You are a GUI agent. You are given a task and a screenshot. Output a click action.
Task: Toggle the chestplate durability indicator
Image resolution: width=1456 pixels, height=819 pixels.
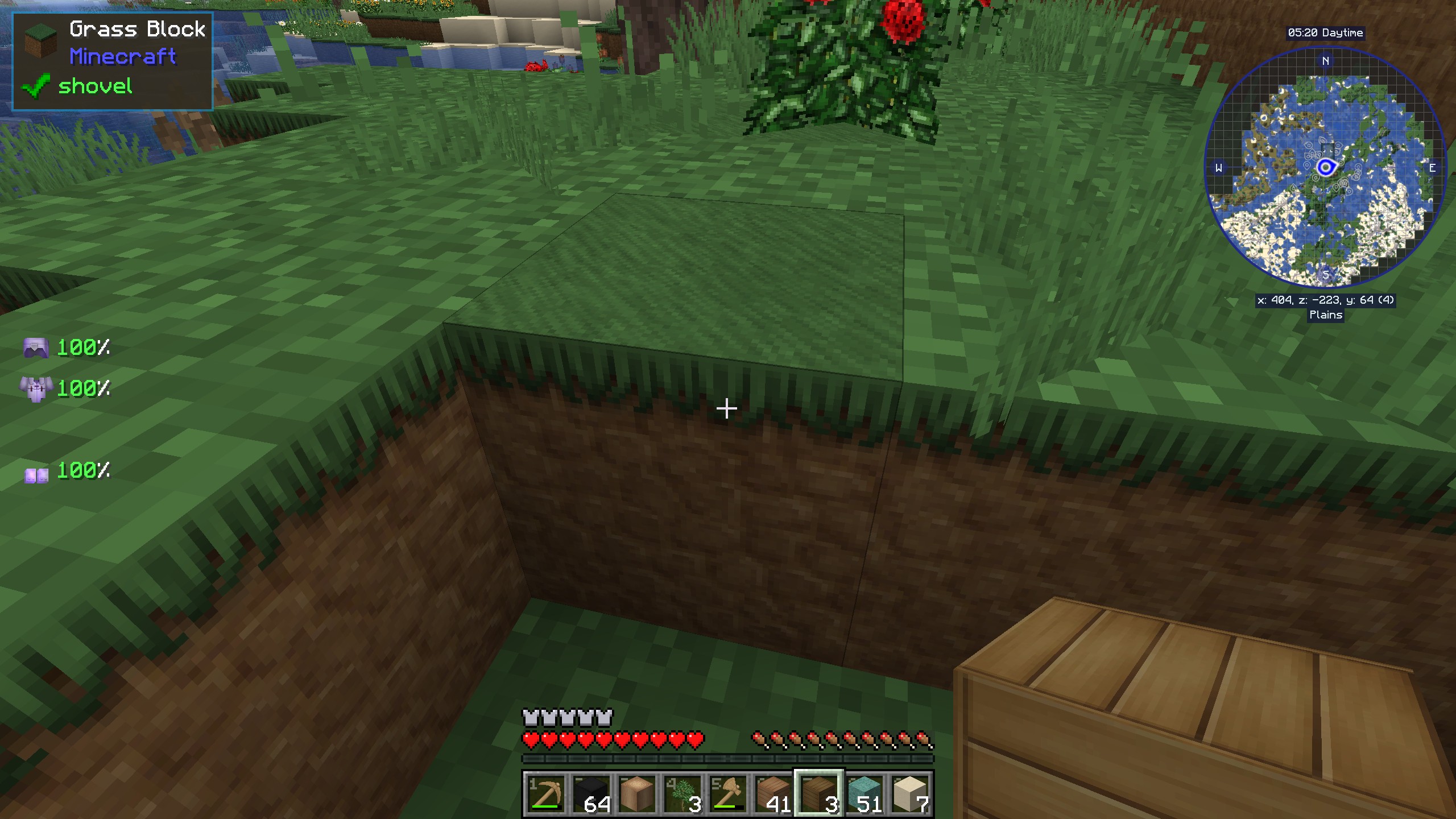tap(36, 389)
